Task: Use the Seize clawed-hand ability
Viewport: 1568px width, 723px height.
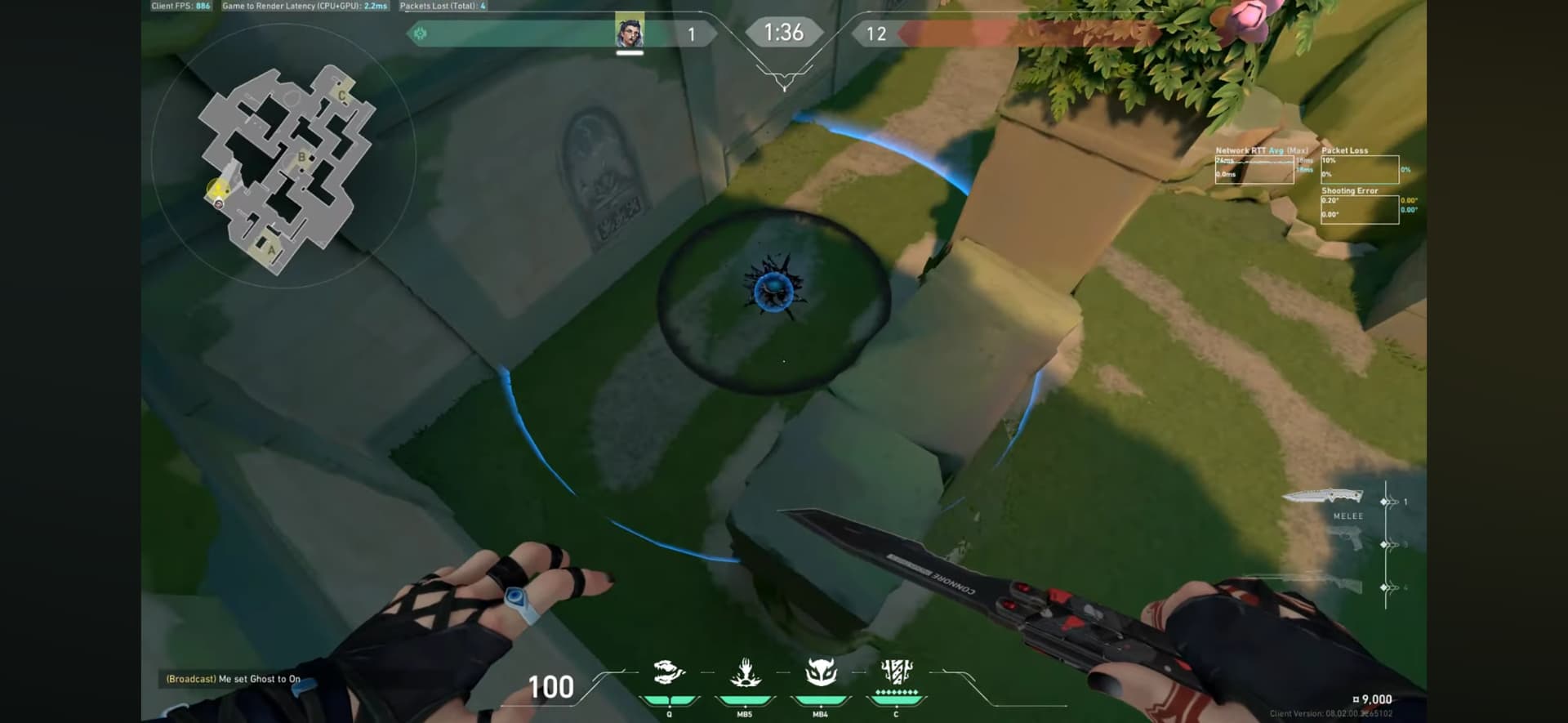Action: click(x=745, y=674)
